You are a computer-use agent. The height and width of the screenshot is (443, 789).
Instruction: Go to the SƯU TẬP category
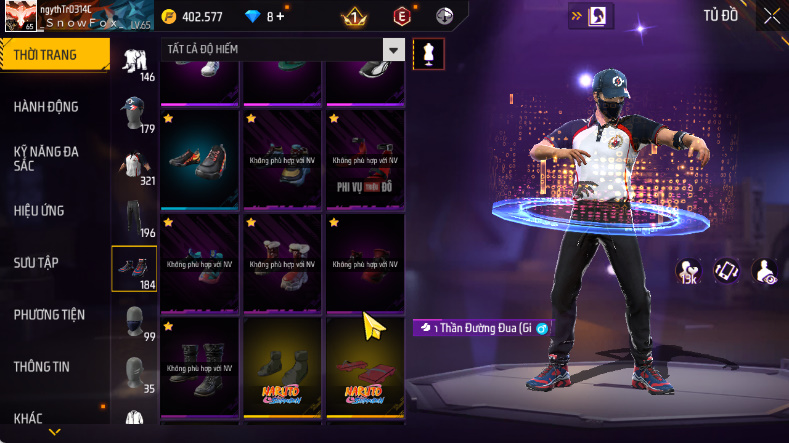tap(36, 263)
